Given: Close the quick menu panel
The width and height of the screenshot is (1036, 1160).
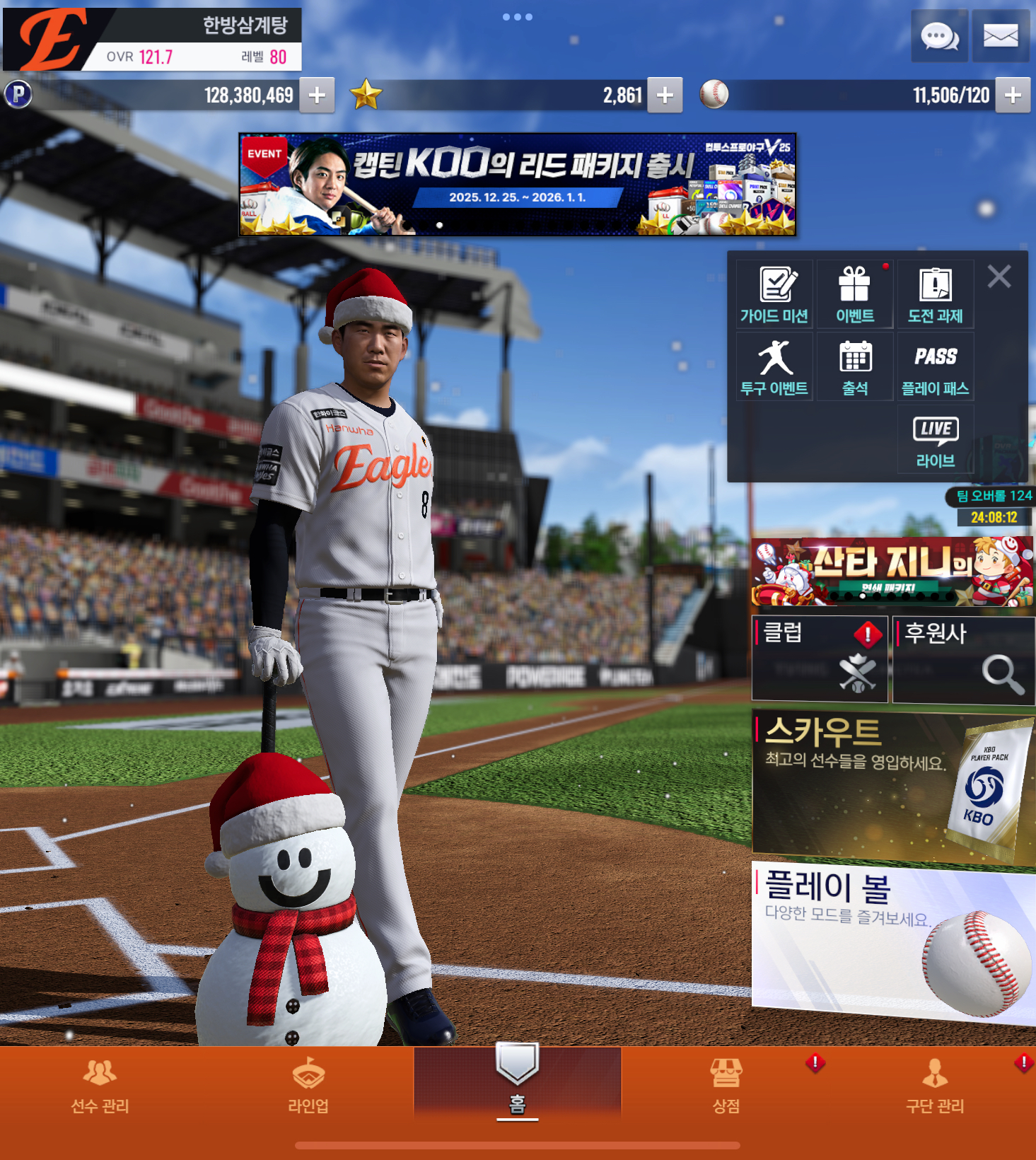Looking at the screenshot, I should (x=999, y=277).
